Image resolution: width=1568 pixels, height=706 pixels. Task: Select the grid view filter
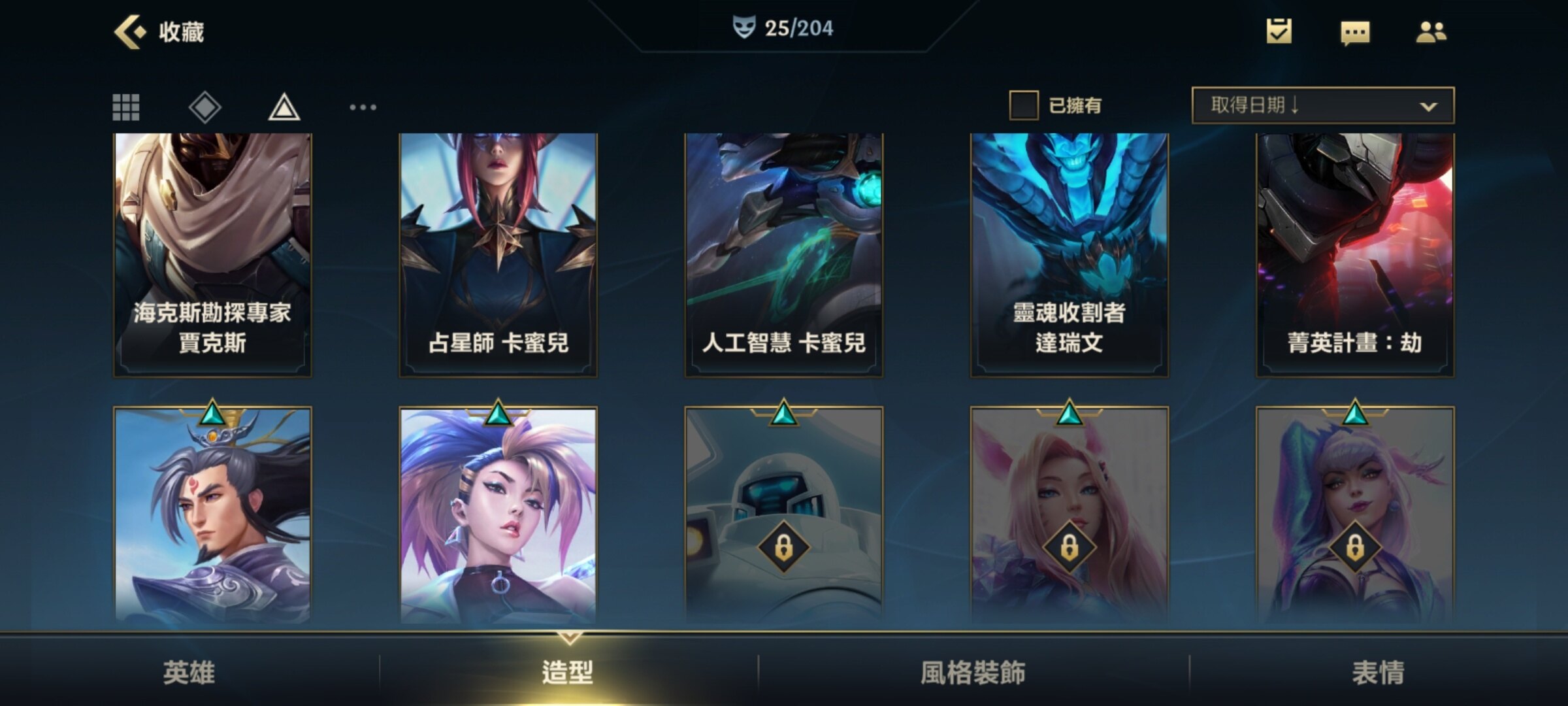click(126, 107)
